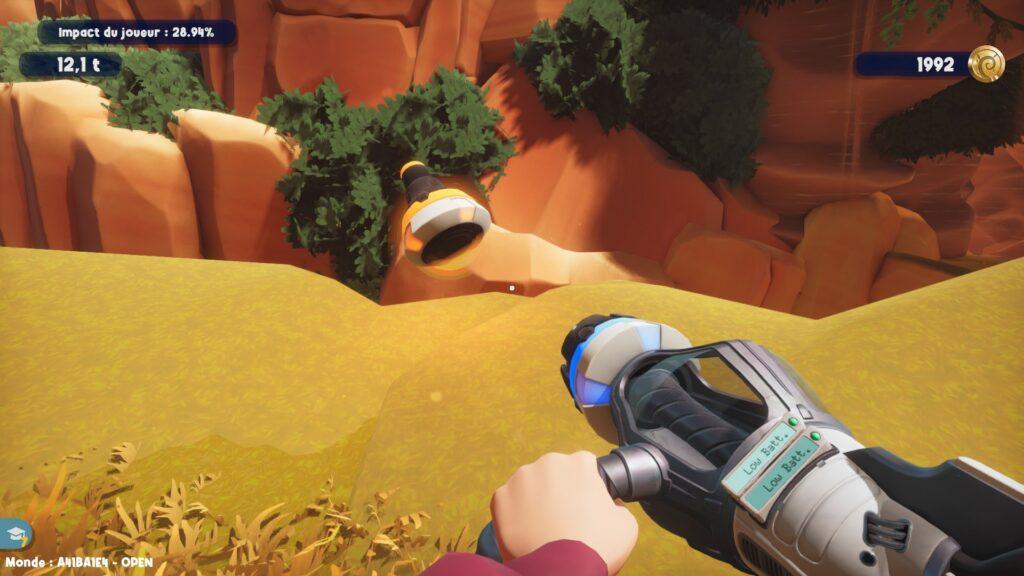Viewport: 1024px width, 576px height.
Task: Click the gold spiral coin icon
Action: tap(985, 64)
